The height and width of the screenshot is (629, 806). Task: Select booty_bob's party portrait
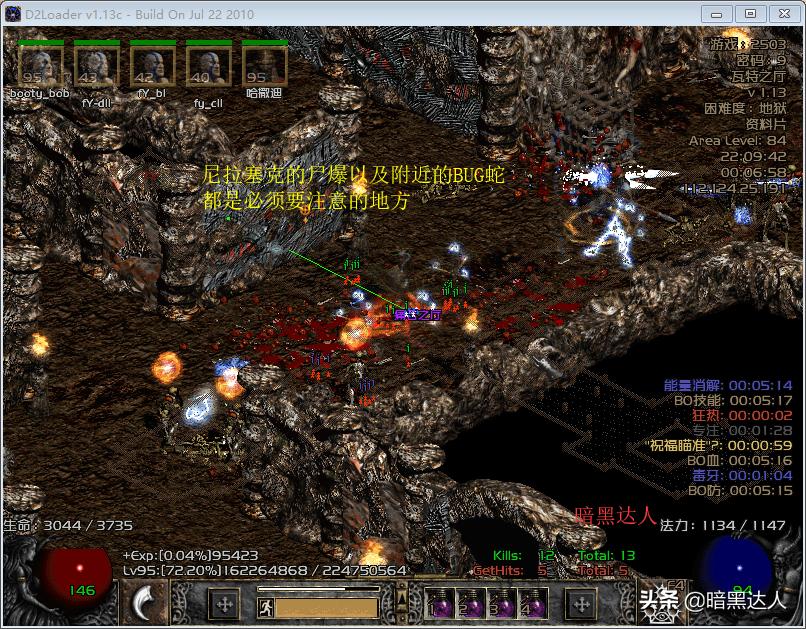pos(41,65)
